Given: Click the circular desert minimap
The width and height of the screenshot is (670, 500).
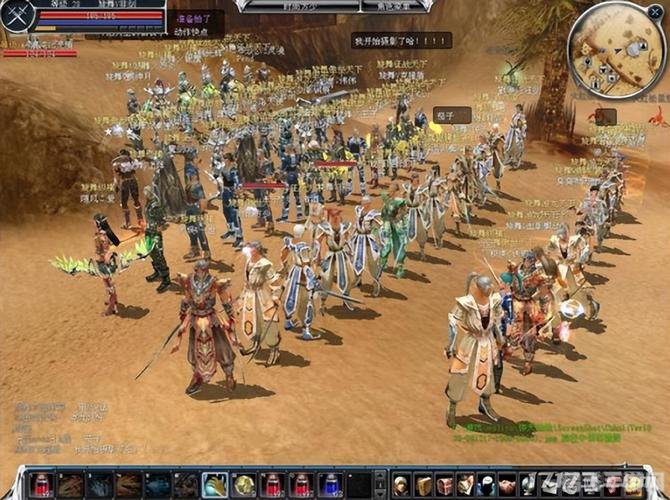Looking at the screenshot, I should [x=617, y=49].
